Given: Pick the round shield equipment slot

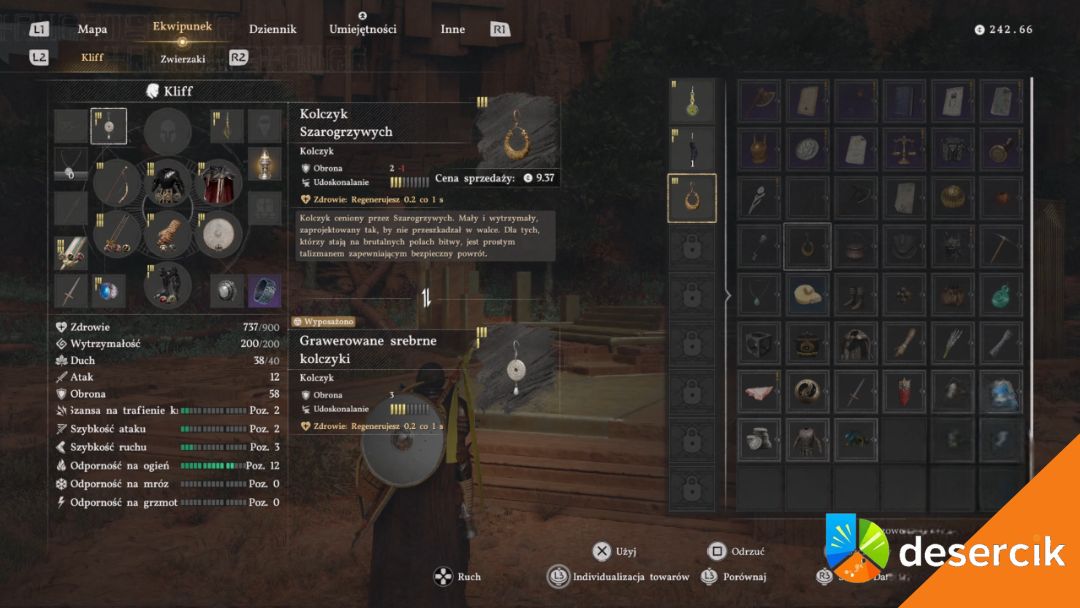Looking at the screenshot, I should pyautogui.click(x=222, y=235).
